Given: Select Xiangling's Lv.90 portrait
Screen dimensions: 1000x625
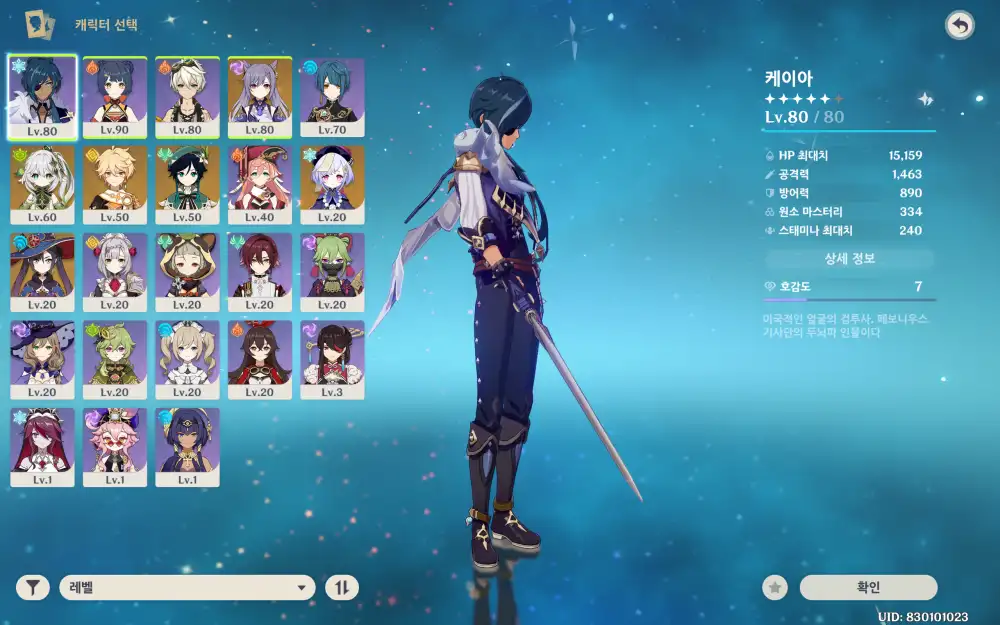Looking at the screenshot, I should (115, 96).
